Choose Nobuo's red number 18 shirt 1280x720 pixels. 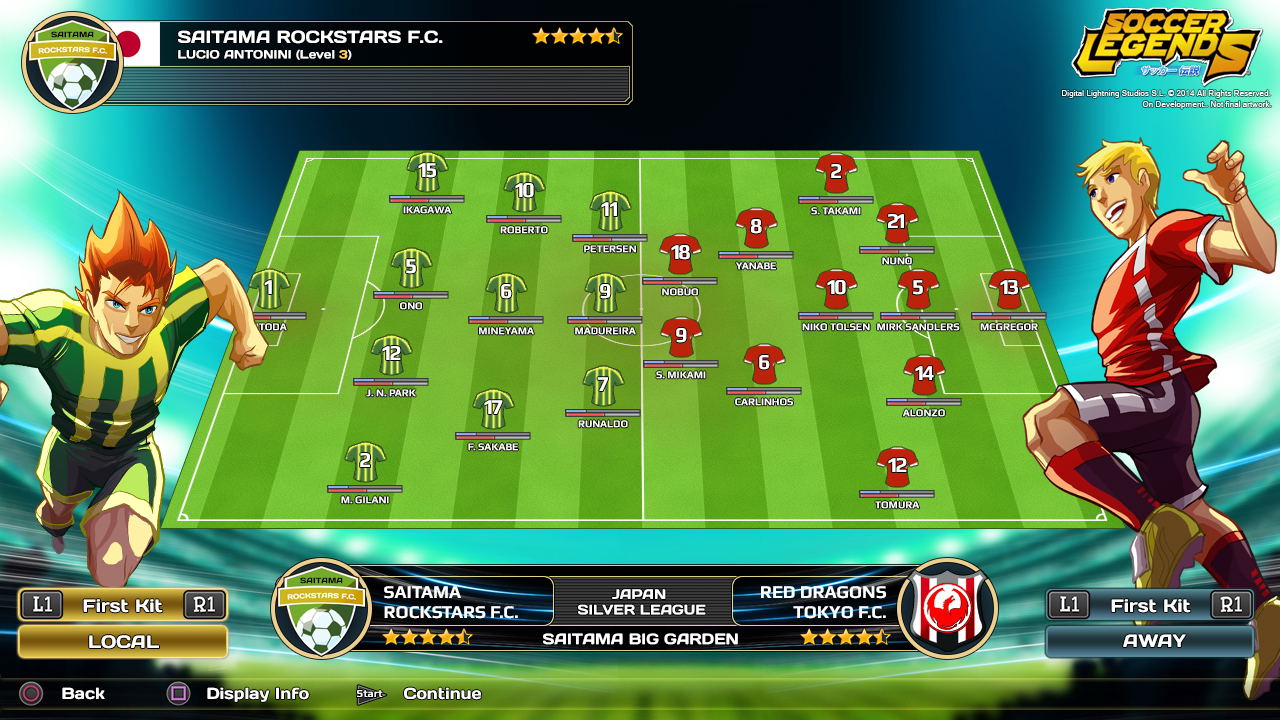[680, 254]
